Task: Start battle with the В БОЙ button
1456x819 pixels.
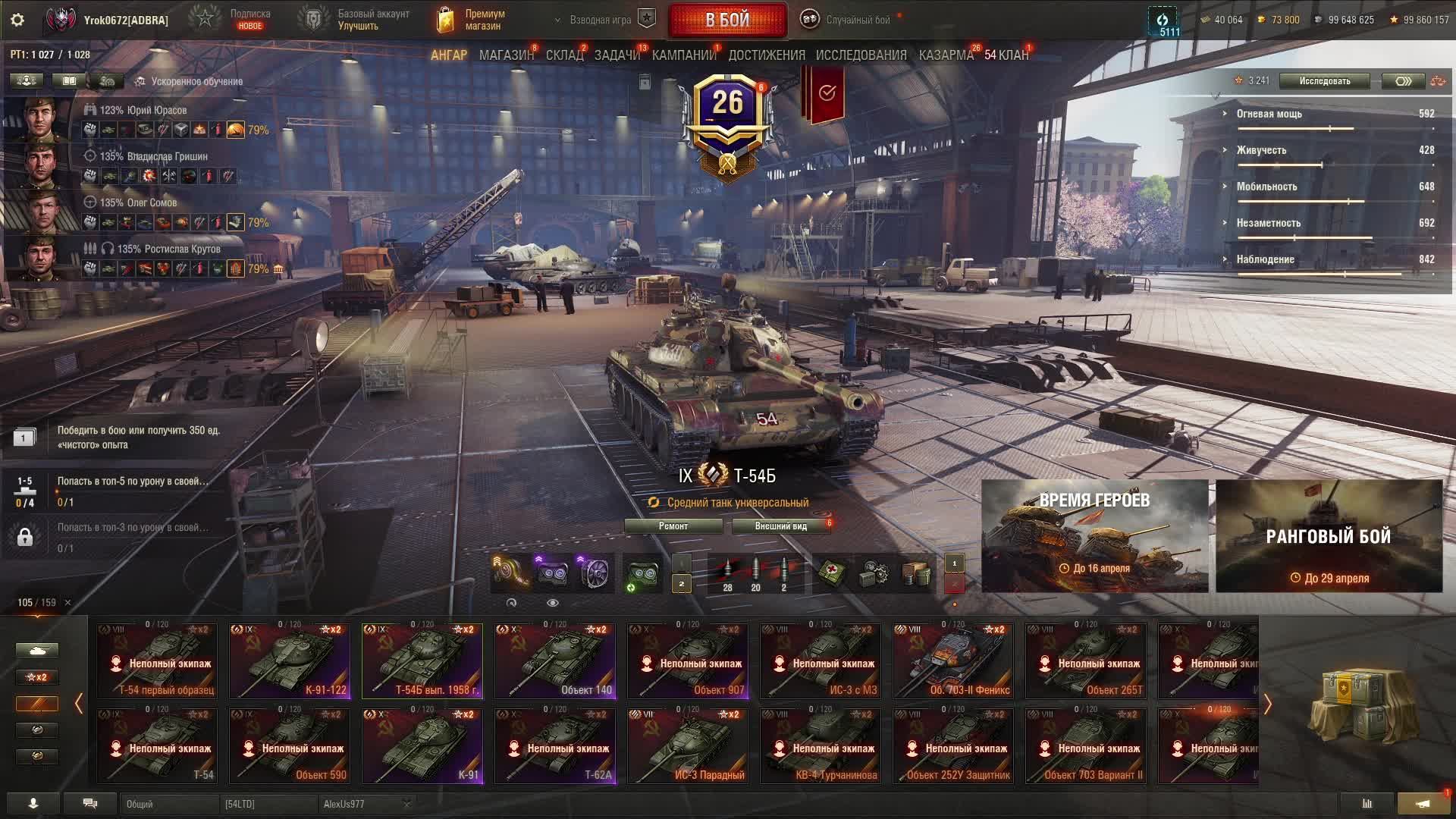Action: 727,20
